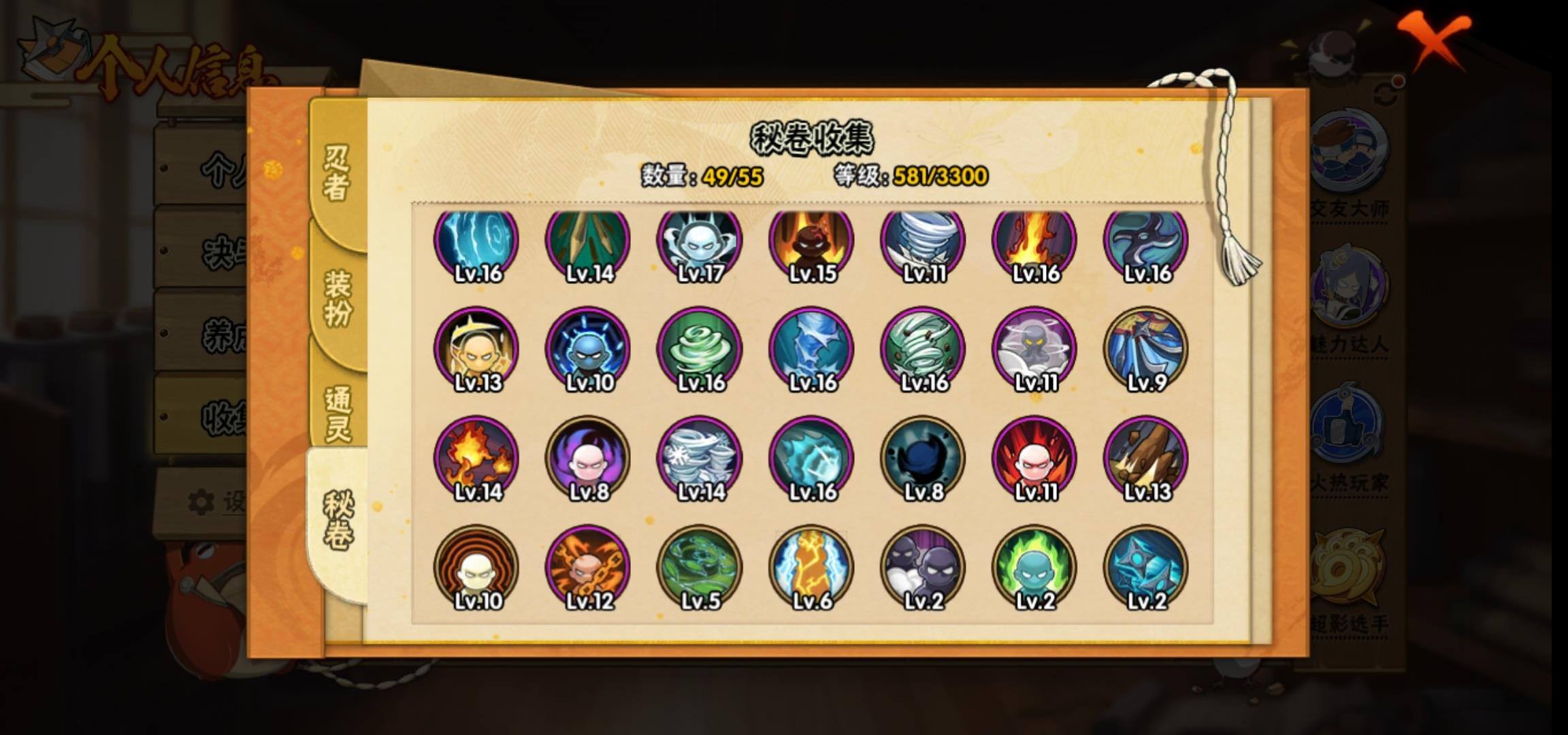This screenshot has height=735, width=1568.
Task: Select the Lv.10 orange ripple figure scroll
Action: (x=476, y=568)
